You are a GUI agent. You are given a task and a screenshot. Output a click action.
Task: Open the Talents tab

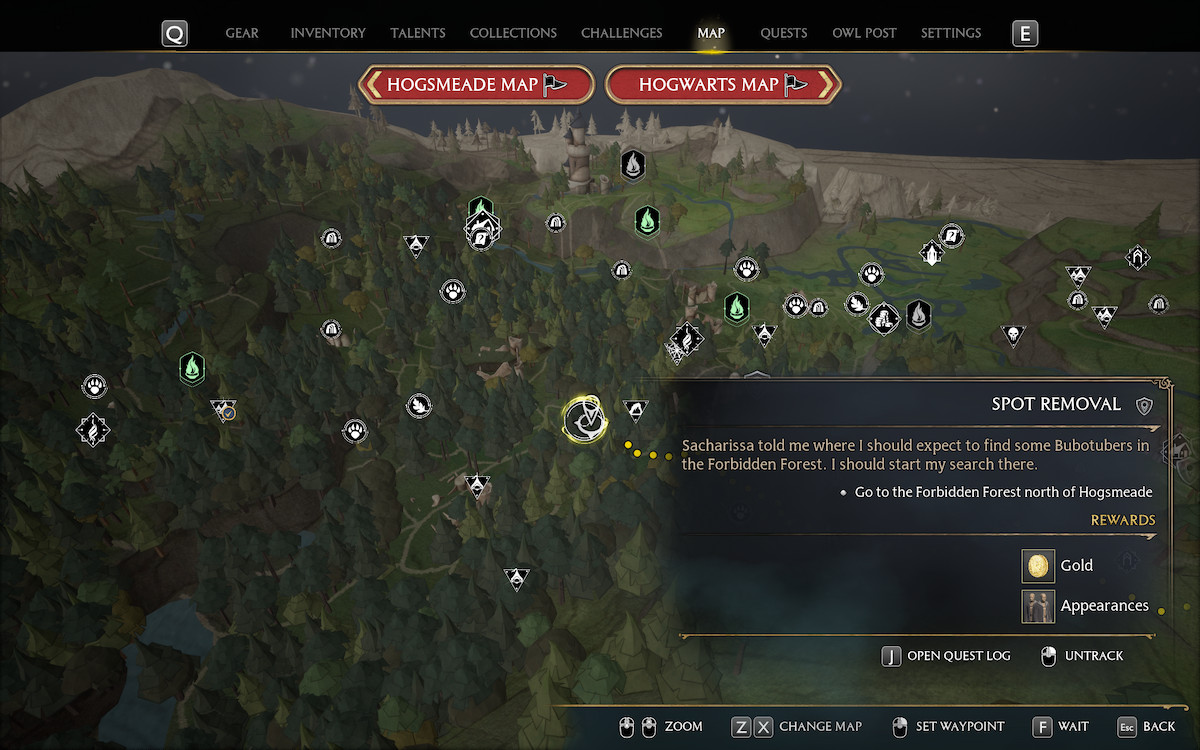click(418, 33)
